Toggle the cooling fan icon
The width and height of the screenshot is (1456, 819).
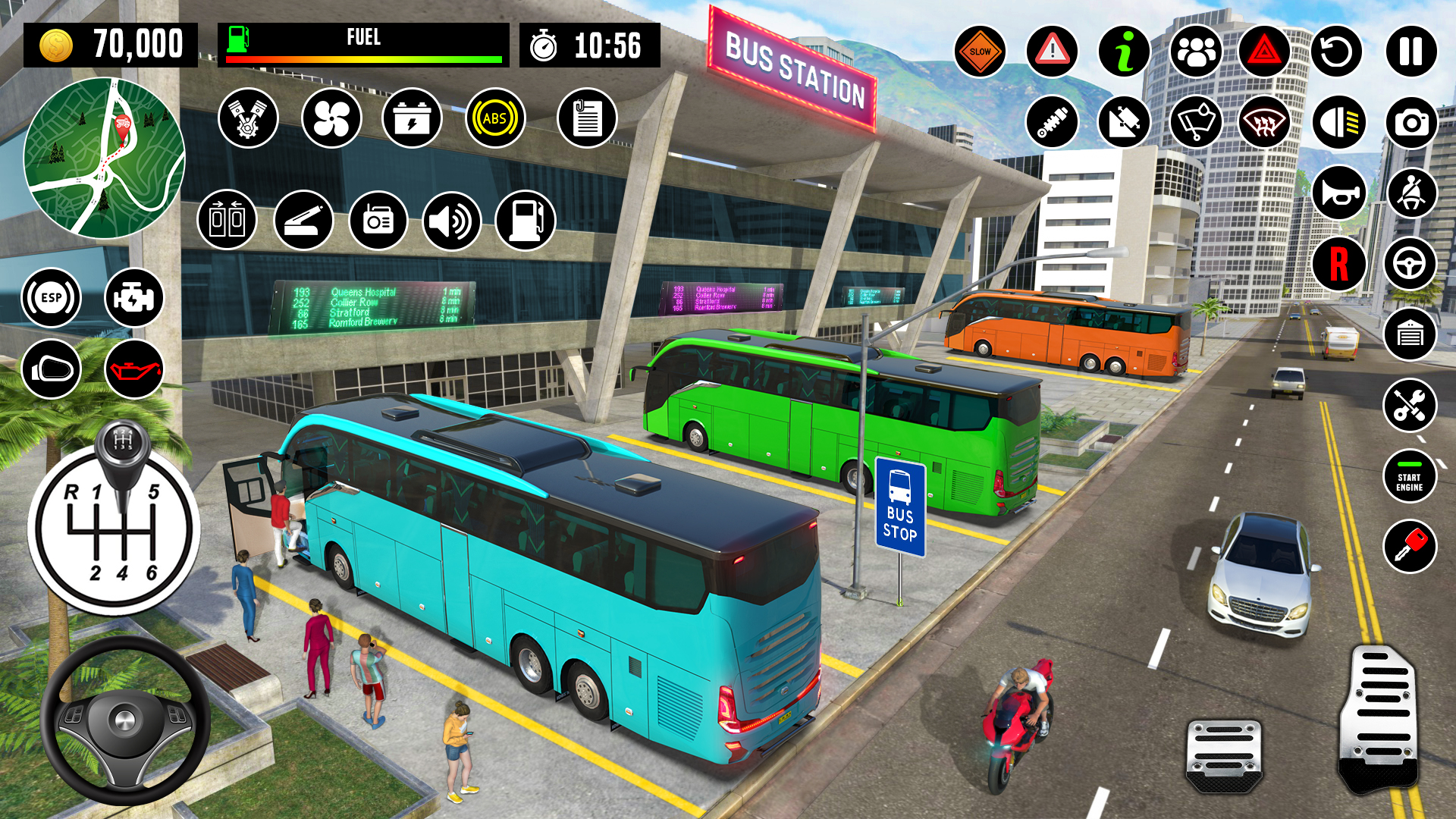330,118
